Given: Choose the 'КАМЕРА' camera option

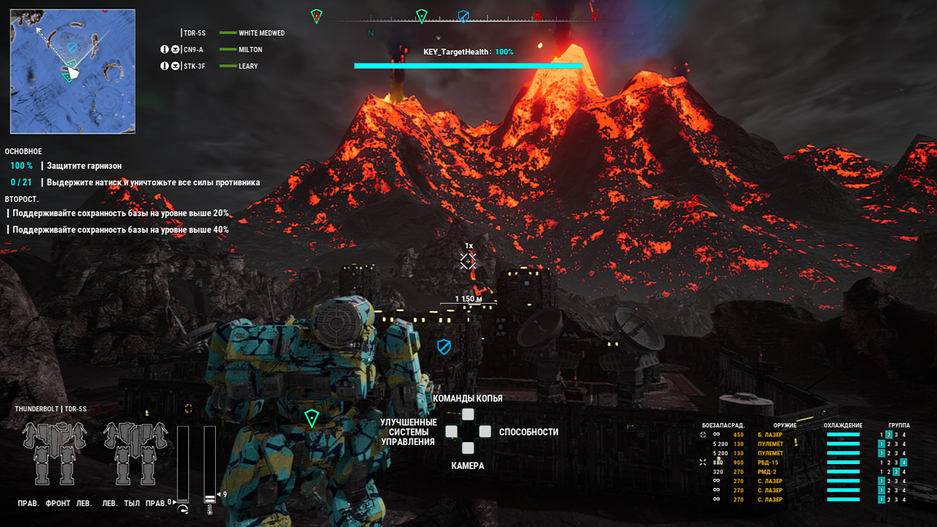Looking at the screenshot, I should pyautogui.click(x=467, y=466).
